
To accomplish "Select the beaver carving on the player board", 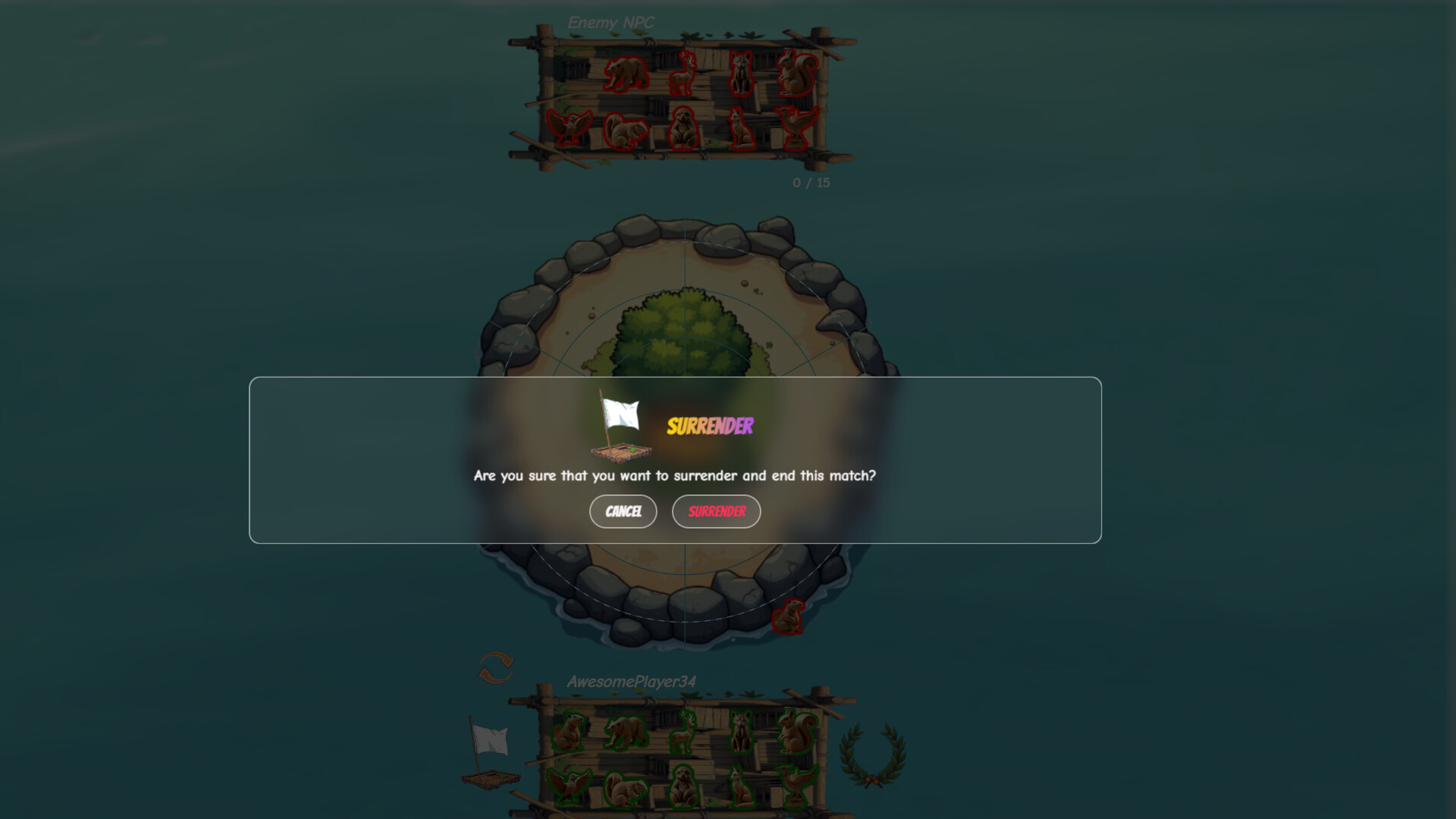I will point(570,733).
